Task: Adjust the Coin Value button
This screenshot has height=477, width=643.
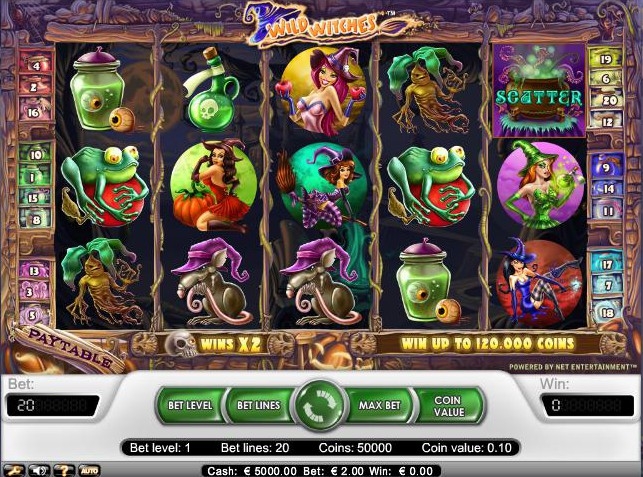Action: [x=447, y=406]
